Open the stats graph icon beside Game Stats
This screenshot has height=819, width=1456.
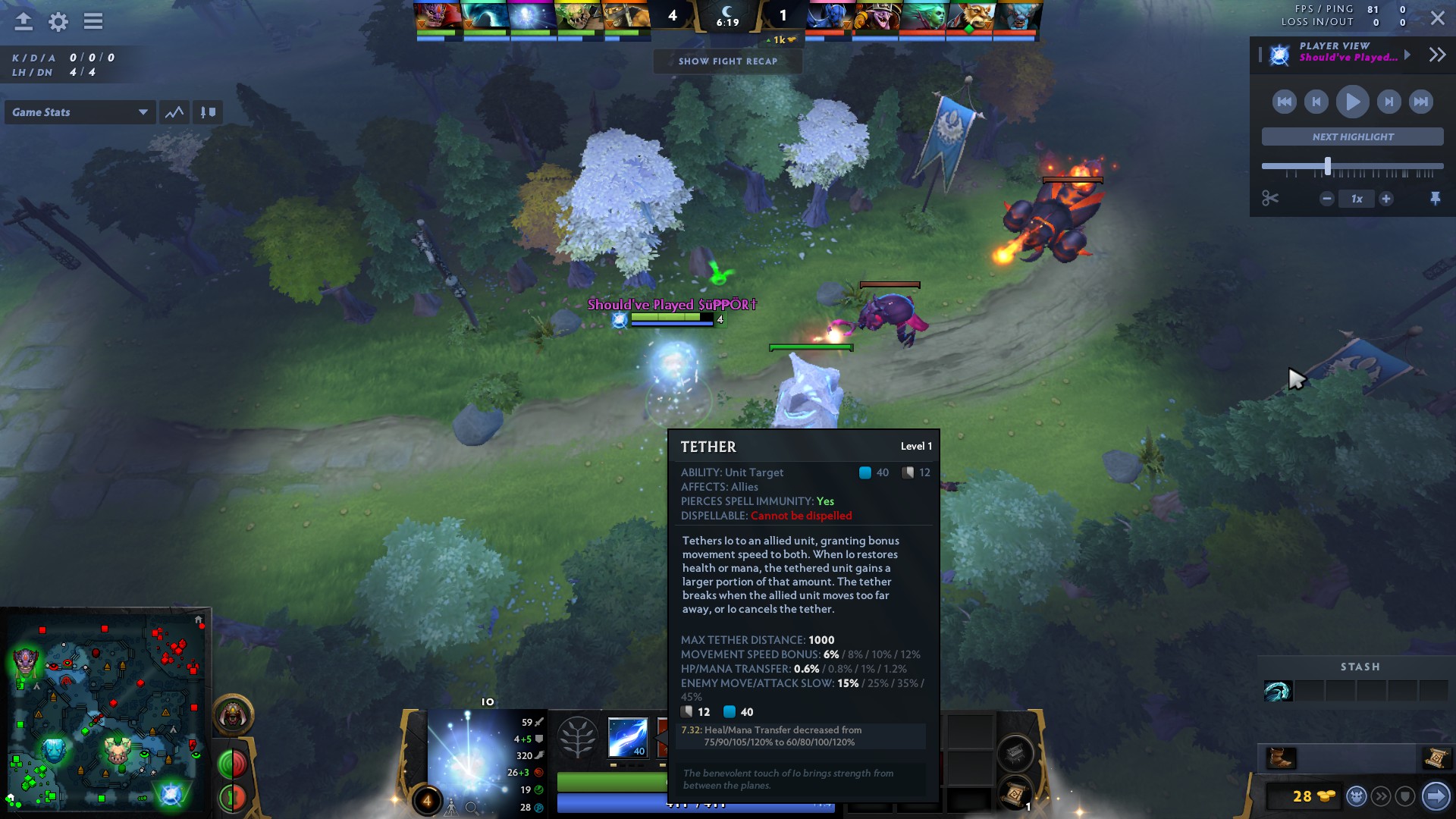click(x=174, y=111)
